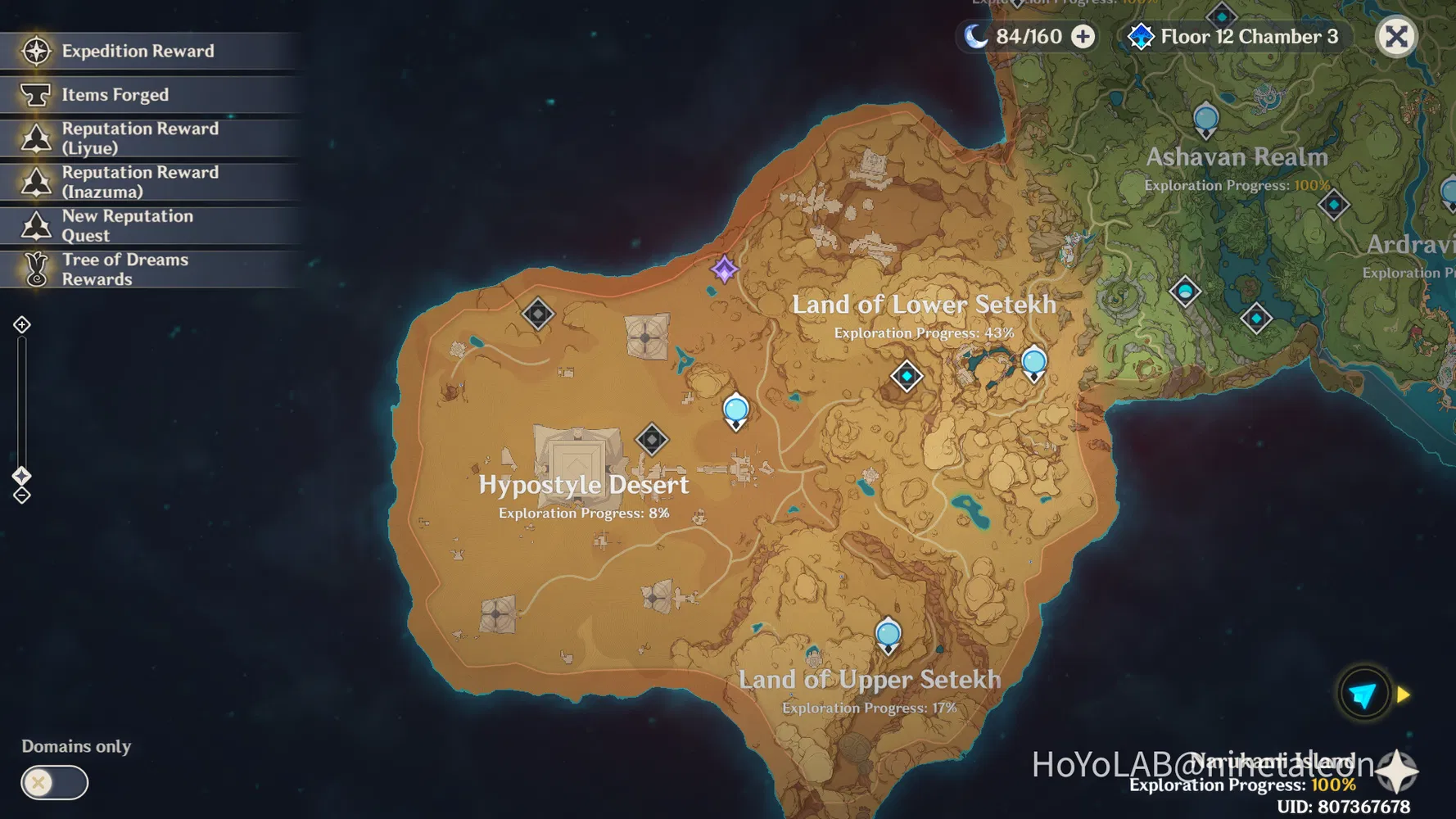
Task: Click the Spiral Abyss star icon
Action: pos(1140,36)
